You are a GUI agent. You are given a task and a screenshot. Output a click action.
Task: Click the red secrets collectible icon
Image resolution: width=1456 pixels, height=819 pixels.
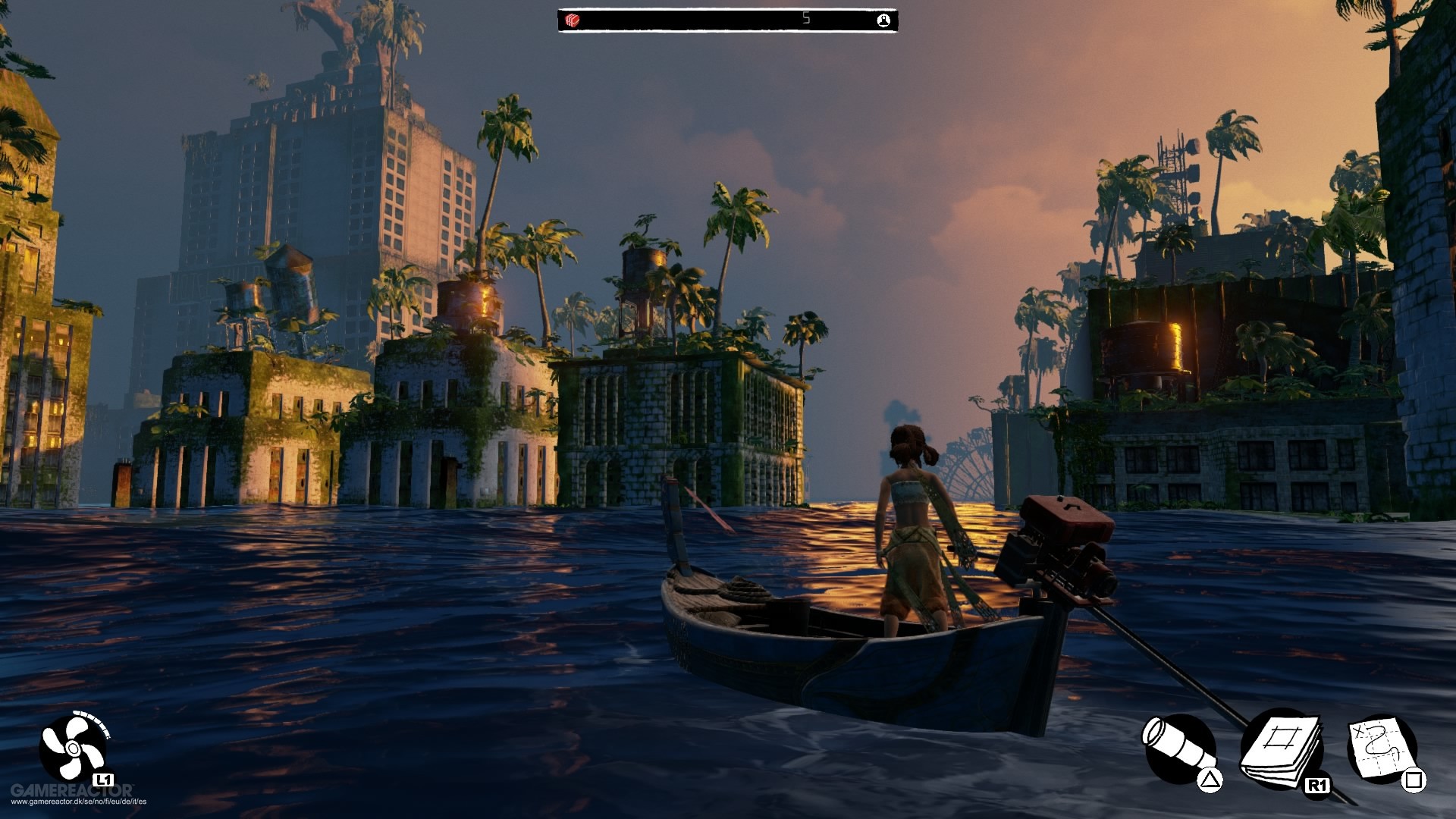pyautogui.click(x=571, y=19)
